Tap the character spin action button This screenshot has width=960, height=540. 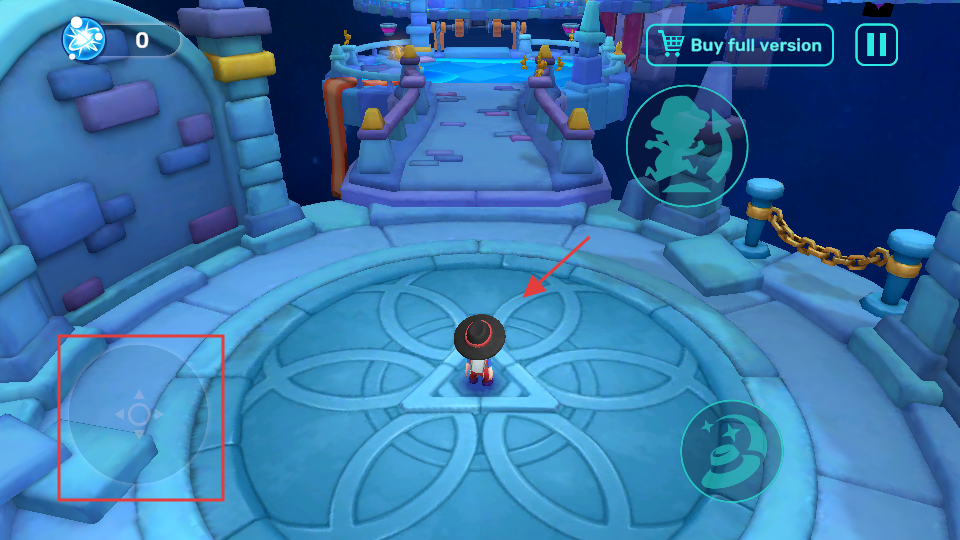[x=687, y=146]
